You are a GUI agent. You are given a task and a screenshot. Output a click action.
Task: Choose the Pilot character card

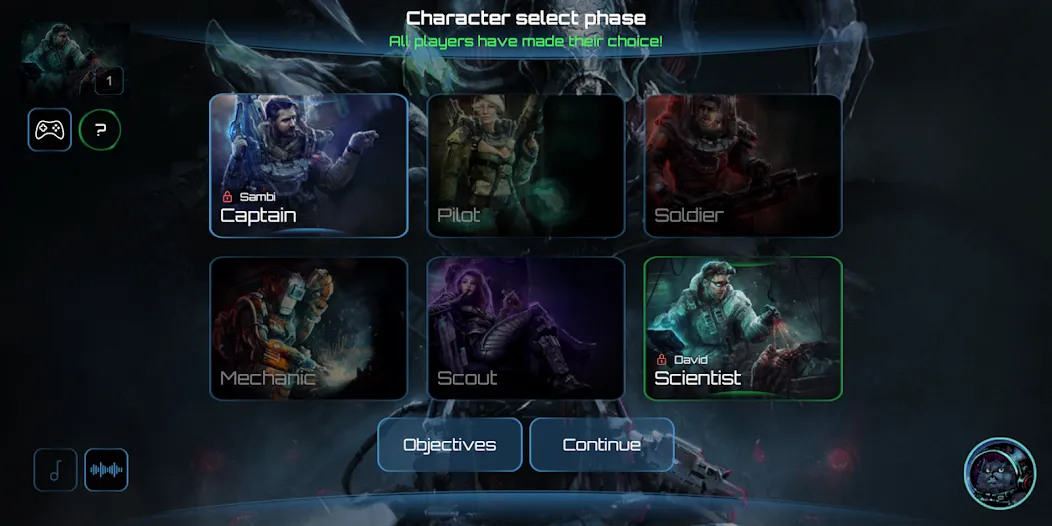click(526, 166)
